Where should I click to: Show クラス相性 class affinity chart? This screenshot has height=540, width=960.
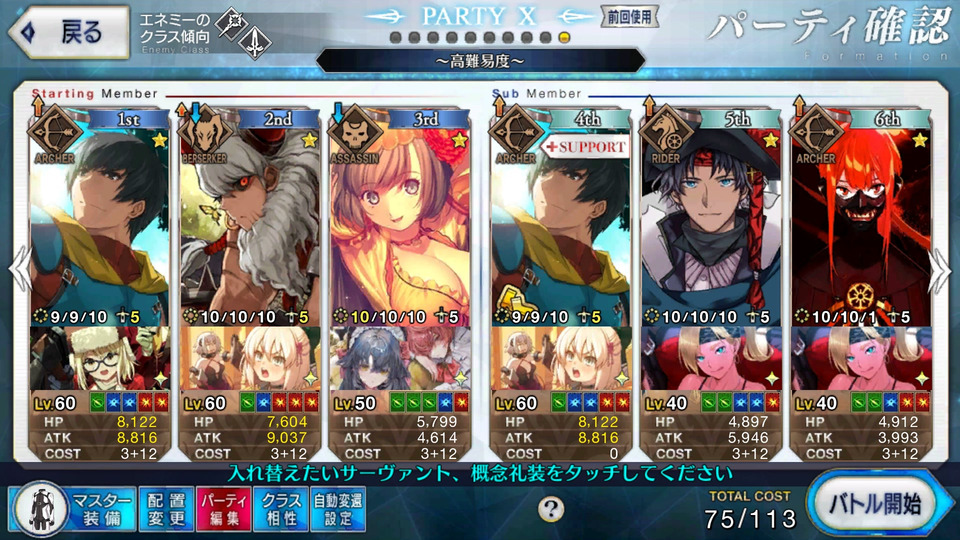point(280,509)
